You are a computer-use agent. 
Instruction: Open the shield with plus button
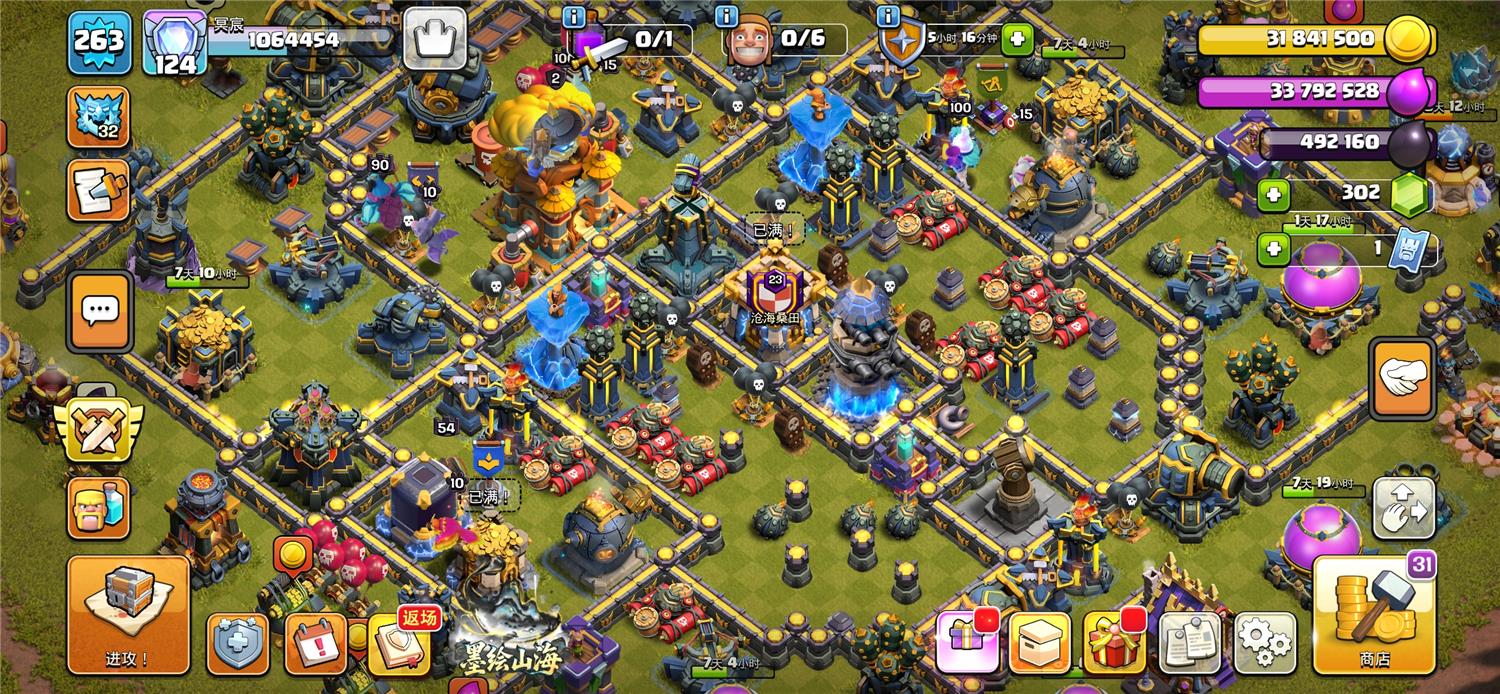[237, 643]
